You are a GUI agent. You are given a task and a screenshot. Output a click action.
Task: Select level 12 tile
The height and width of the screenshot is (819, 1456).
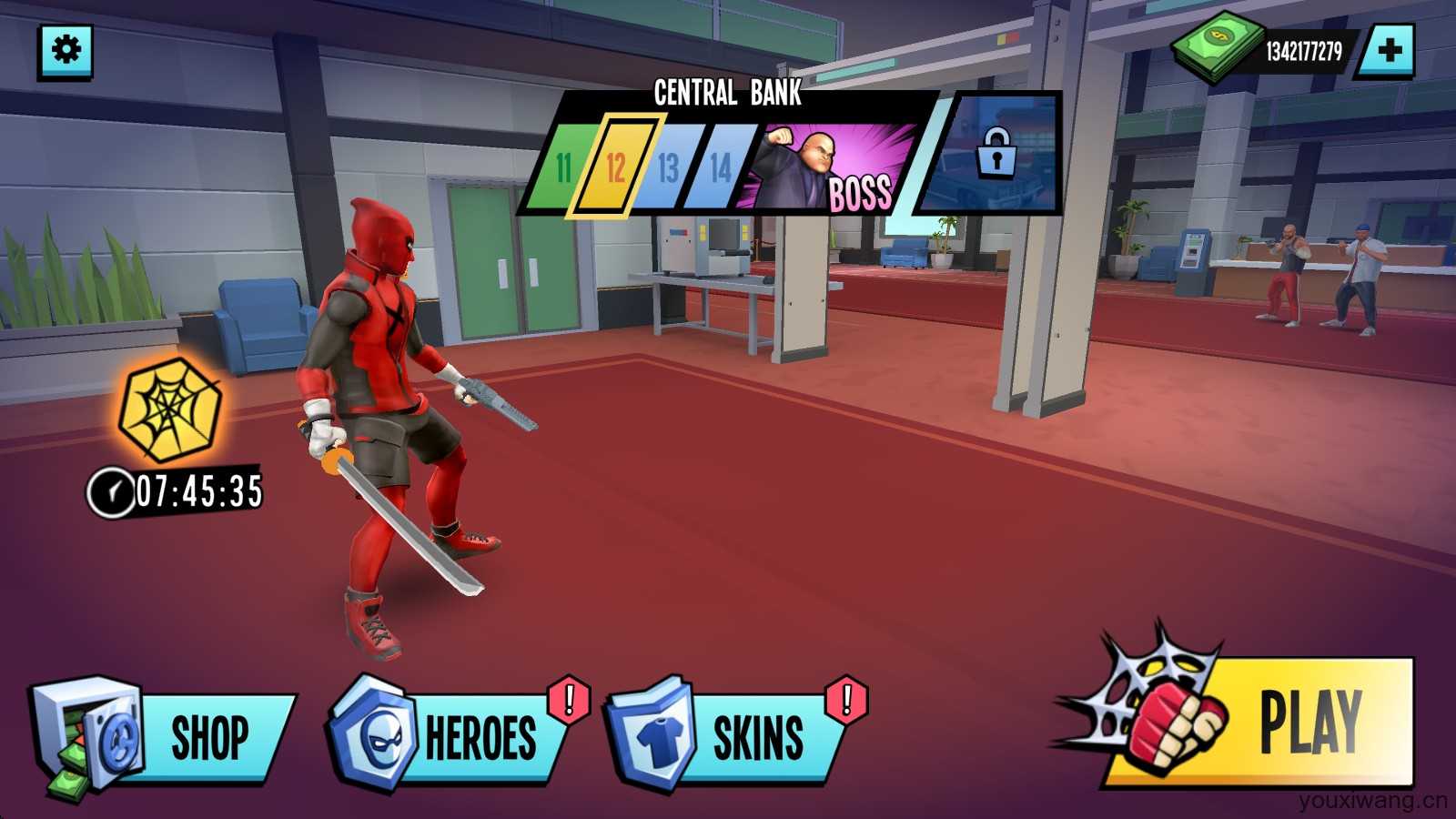point(616,167)
